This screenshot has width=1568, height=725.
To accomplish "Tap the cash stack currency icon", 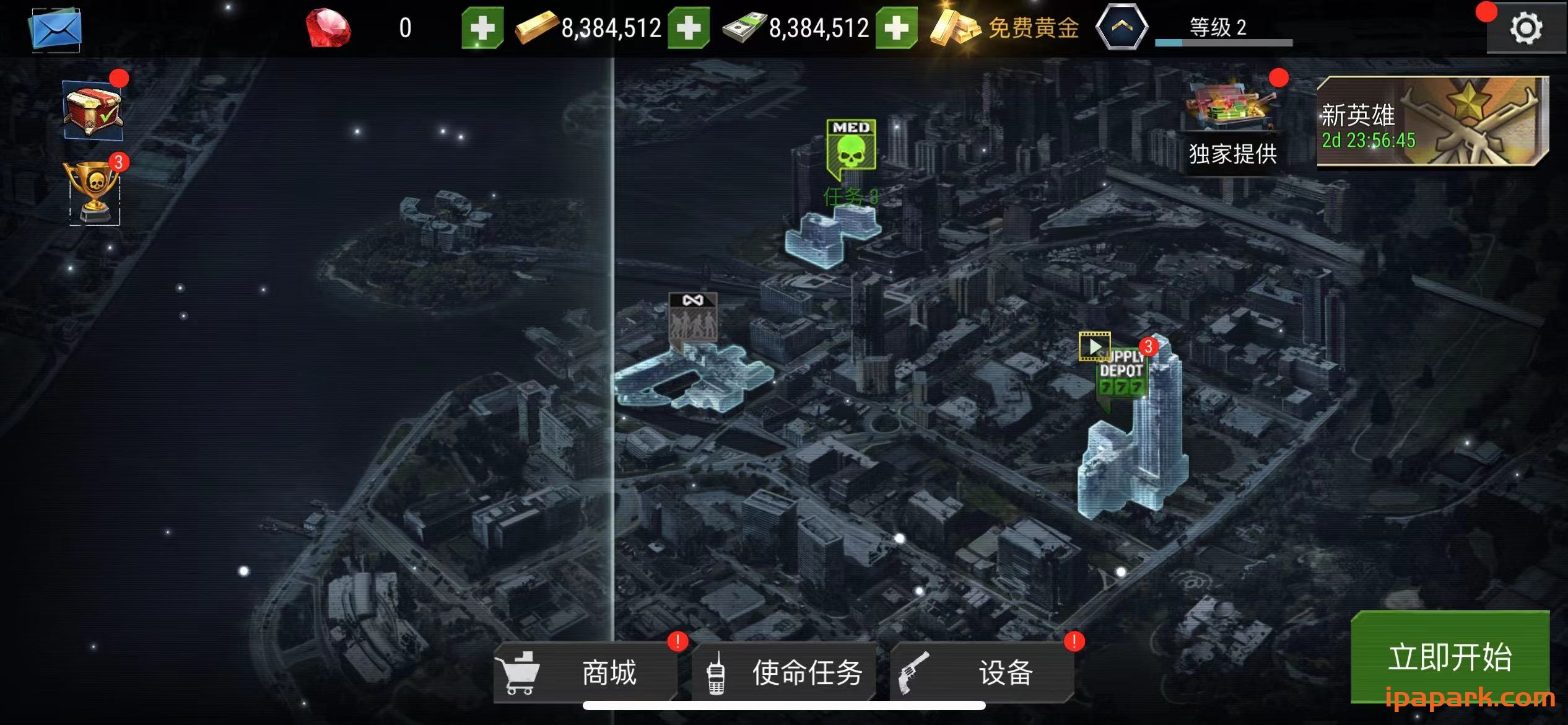I will (x=743, y=28).
